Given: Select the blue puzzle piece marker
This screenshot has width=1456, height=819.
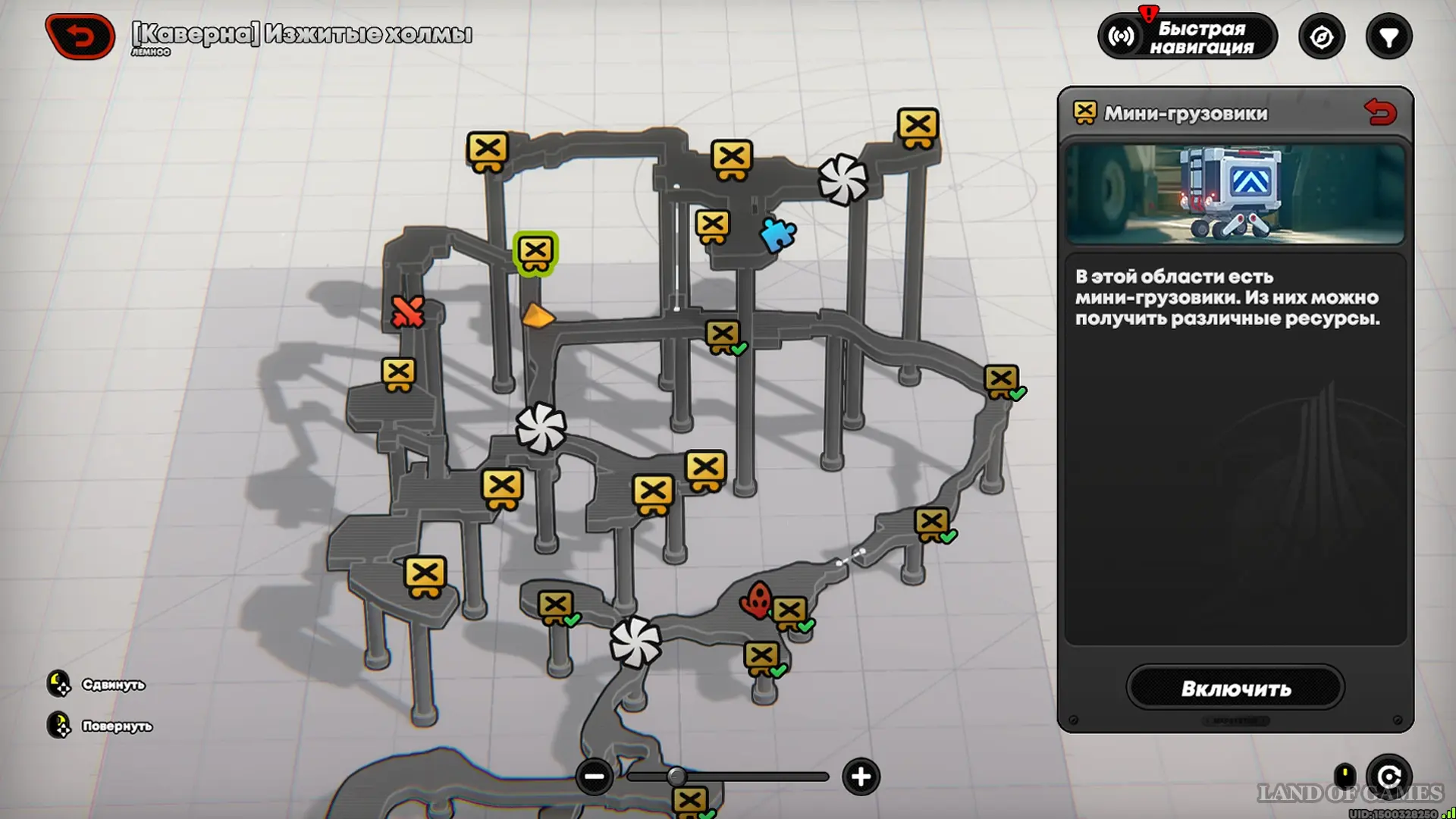Looking at the screenshot, I should 777,235.
